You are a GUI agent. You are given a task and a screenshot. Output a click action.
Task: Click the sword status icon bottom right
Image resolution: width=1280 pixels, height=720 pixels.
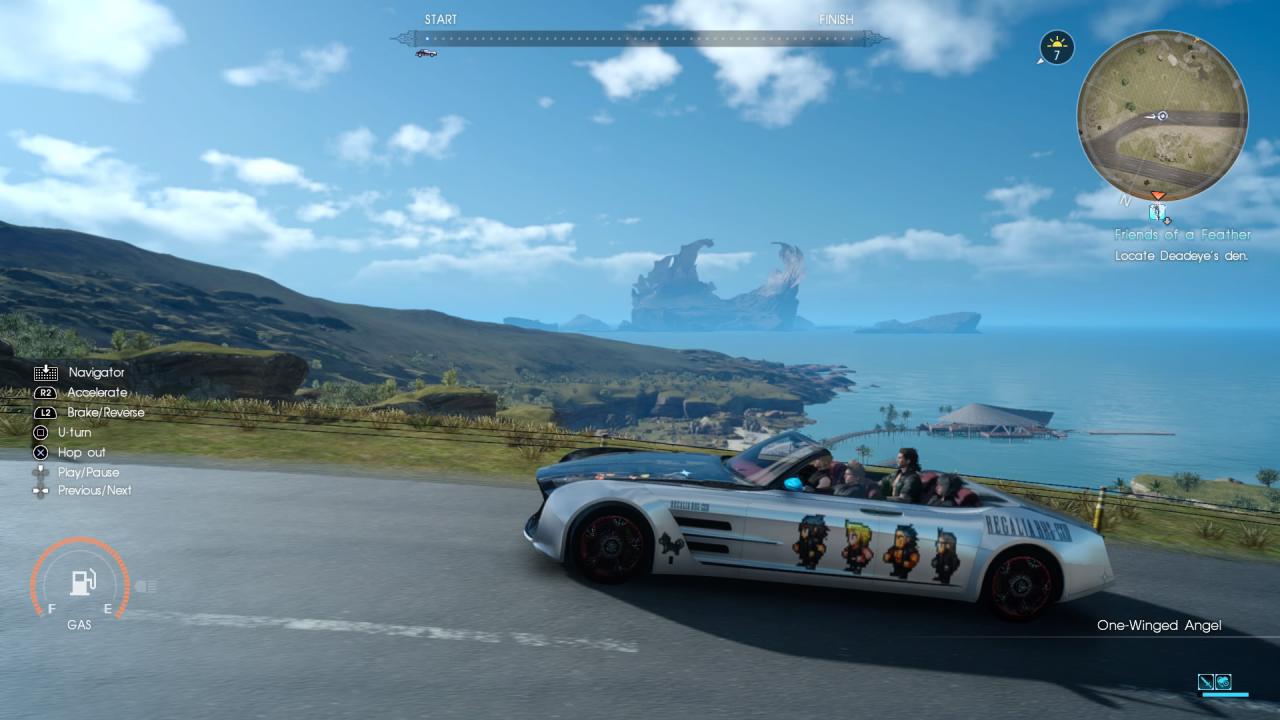[x=1206, y=683]
